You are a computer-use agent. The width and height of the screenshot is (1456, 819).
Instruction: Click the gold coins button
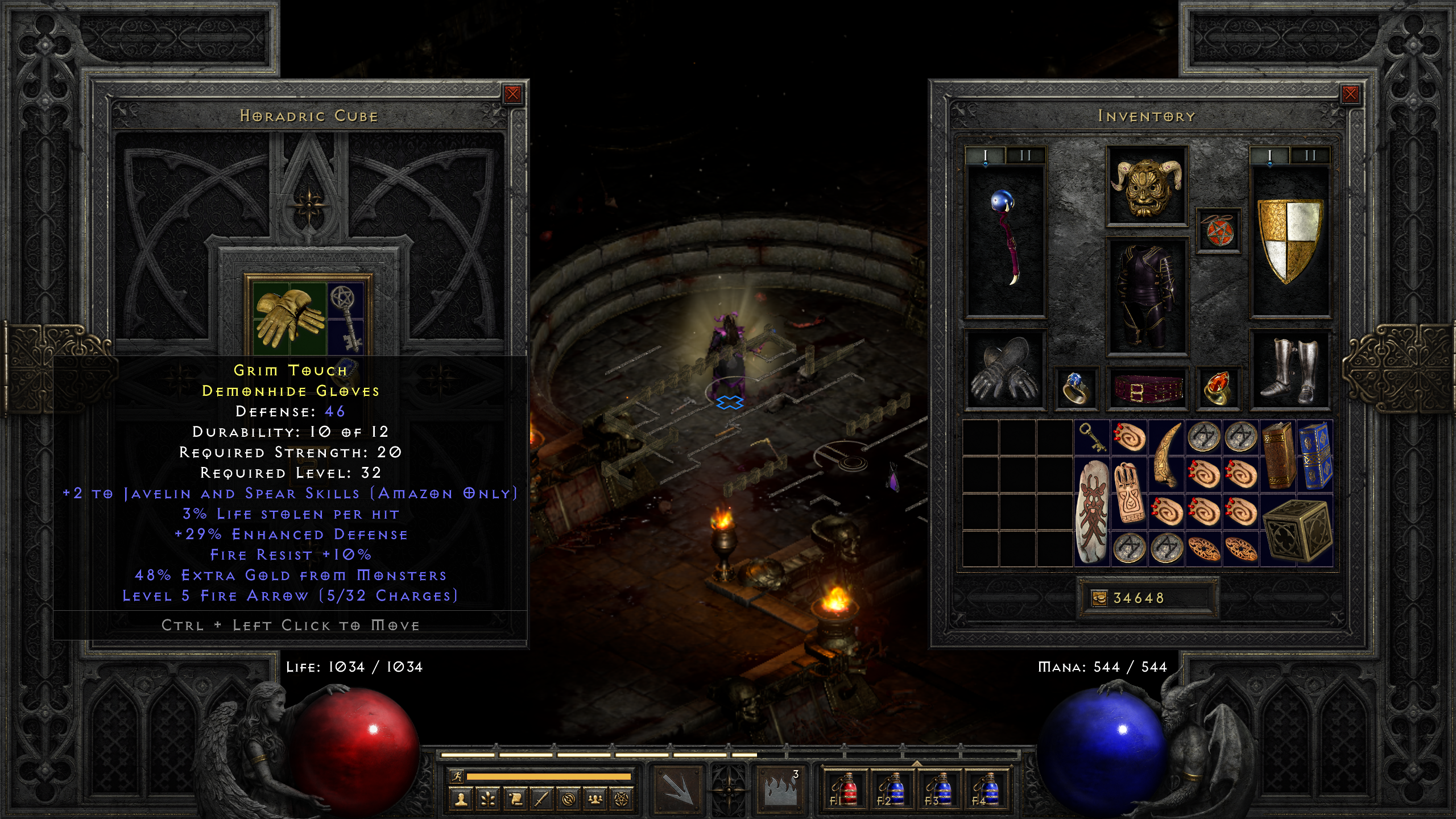(1099, 598)
